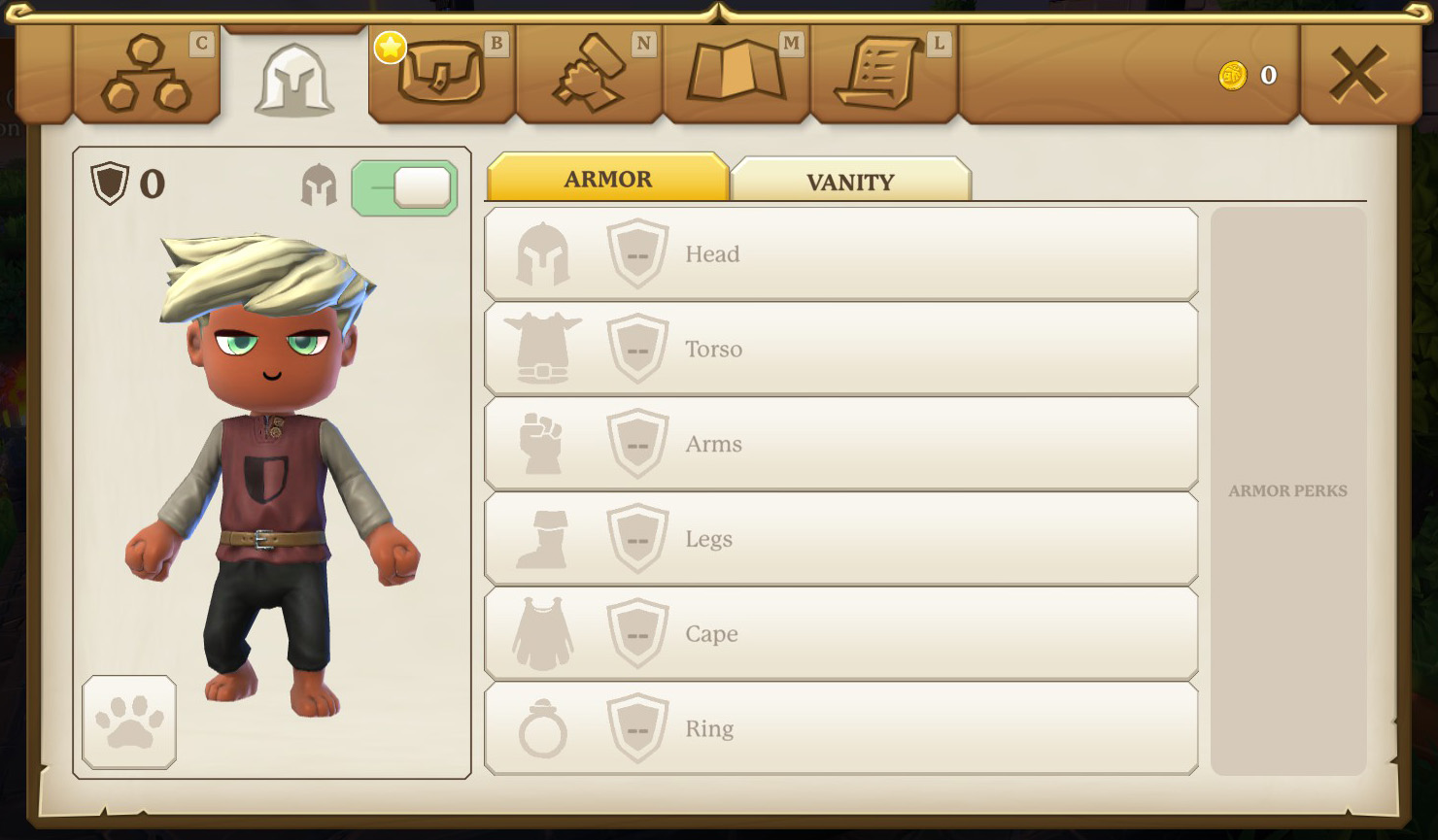The image size is (1438, 840).
Task: Open the backpack inventory tab
Action: [442, 75]
